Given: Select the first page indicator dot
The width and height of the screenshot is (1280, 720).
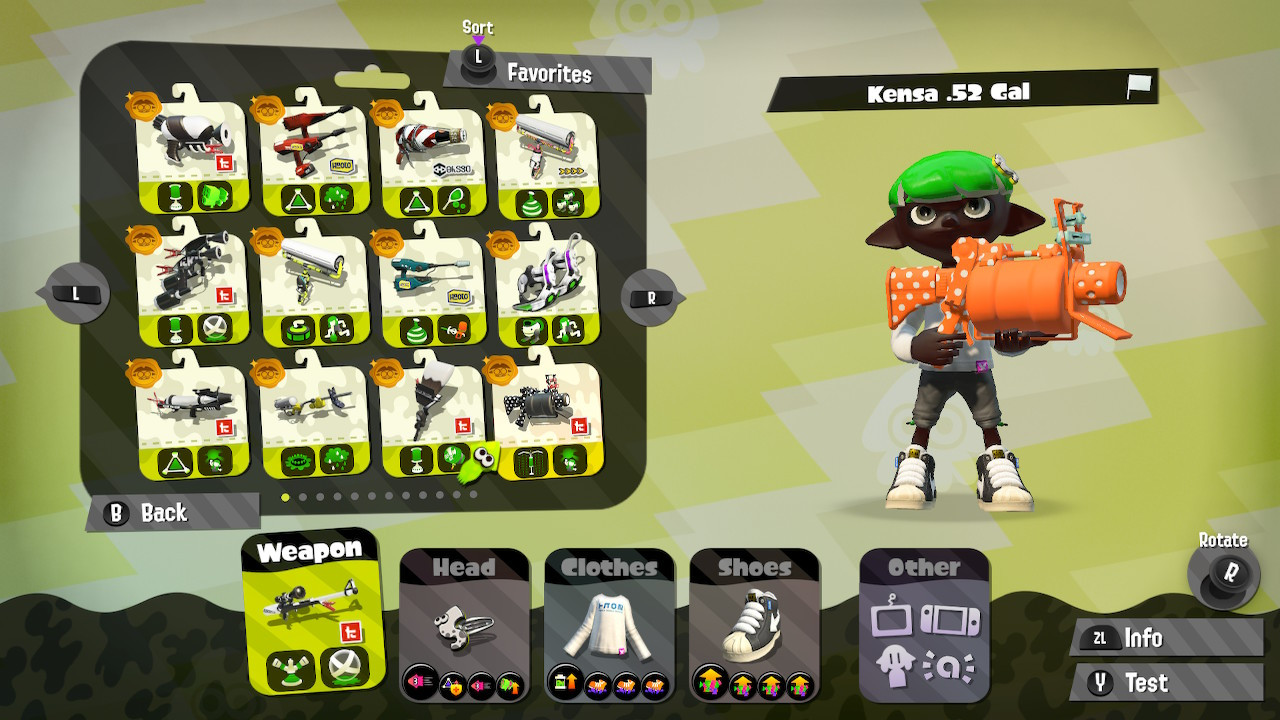Looking at the screenshot, I should click(285, 497).
